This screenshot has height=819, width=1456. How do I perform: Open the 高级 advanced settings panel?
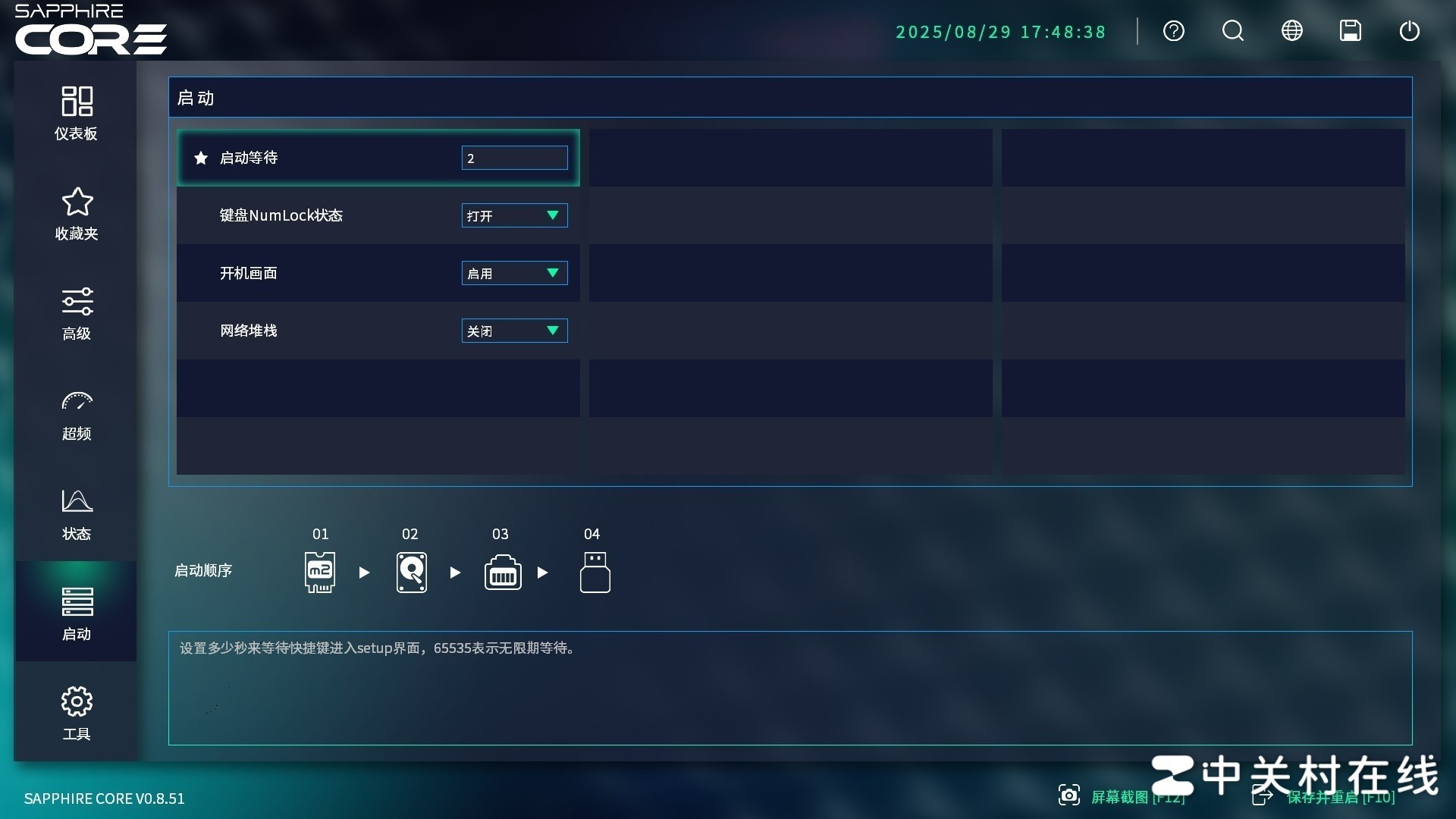76,312
